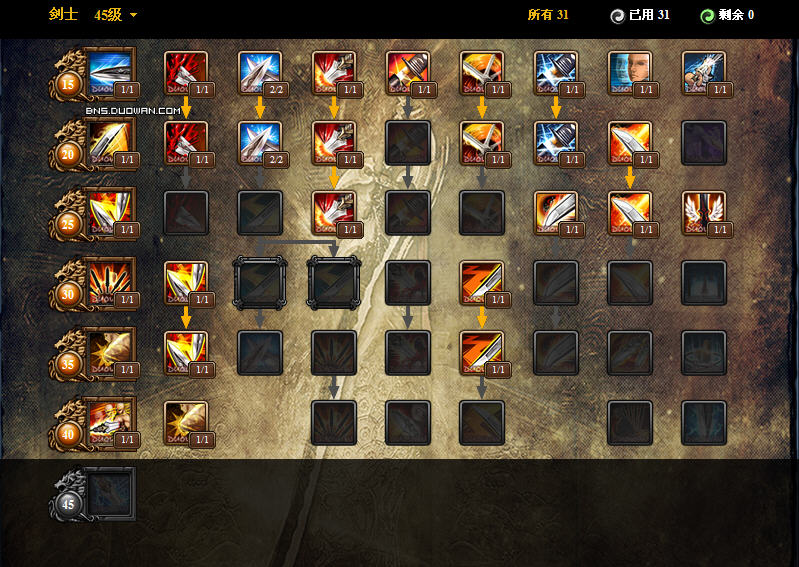
Task: Pick the level 30 base skill icon
Action: tap(111, 283)
